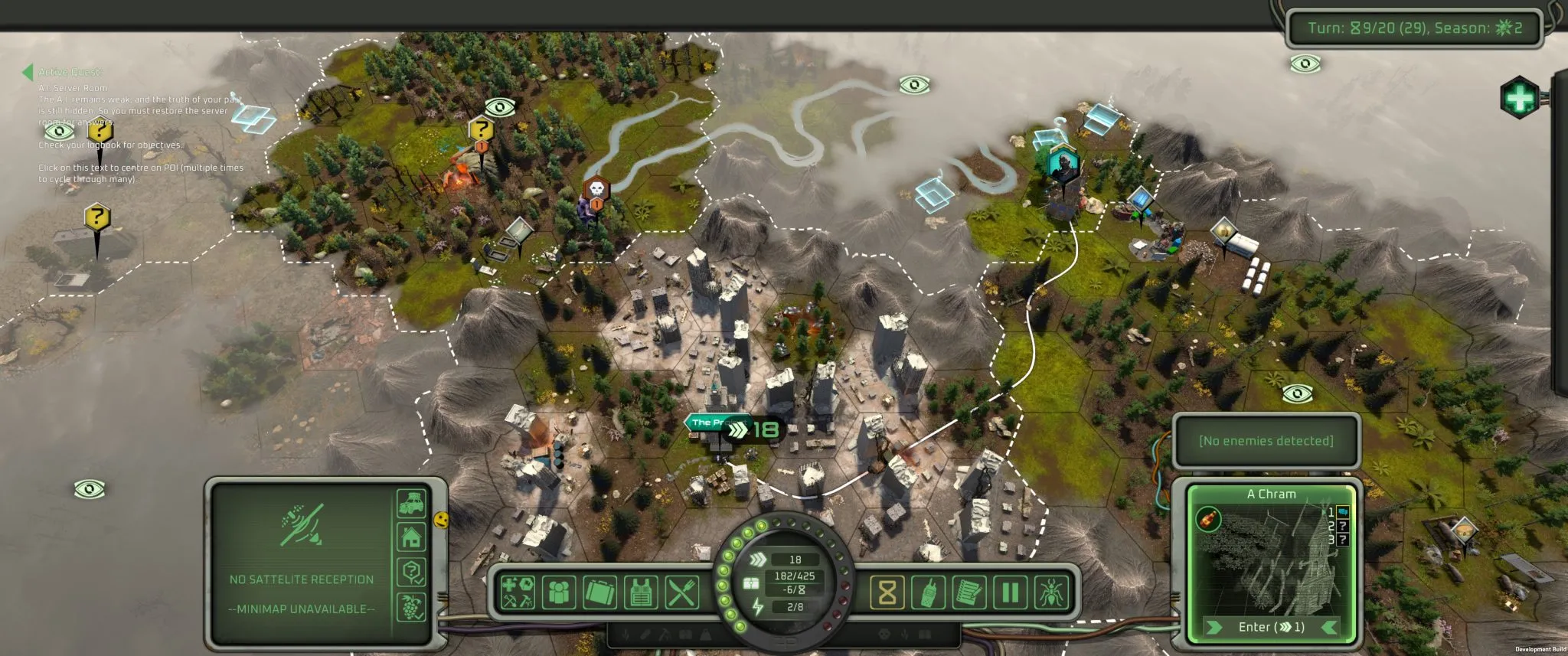
Task: Toggle the question mark POI filter
Action: (x=411, y=571)
